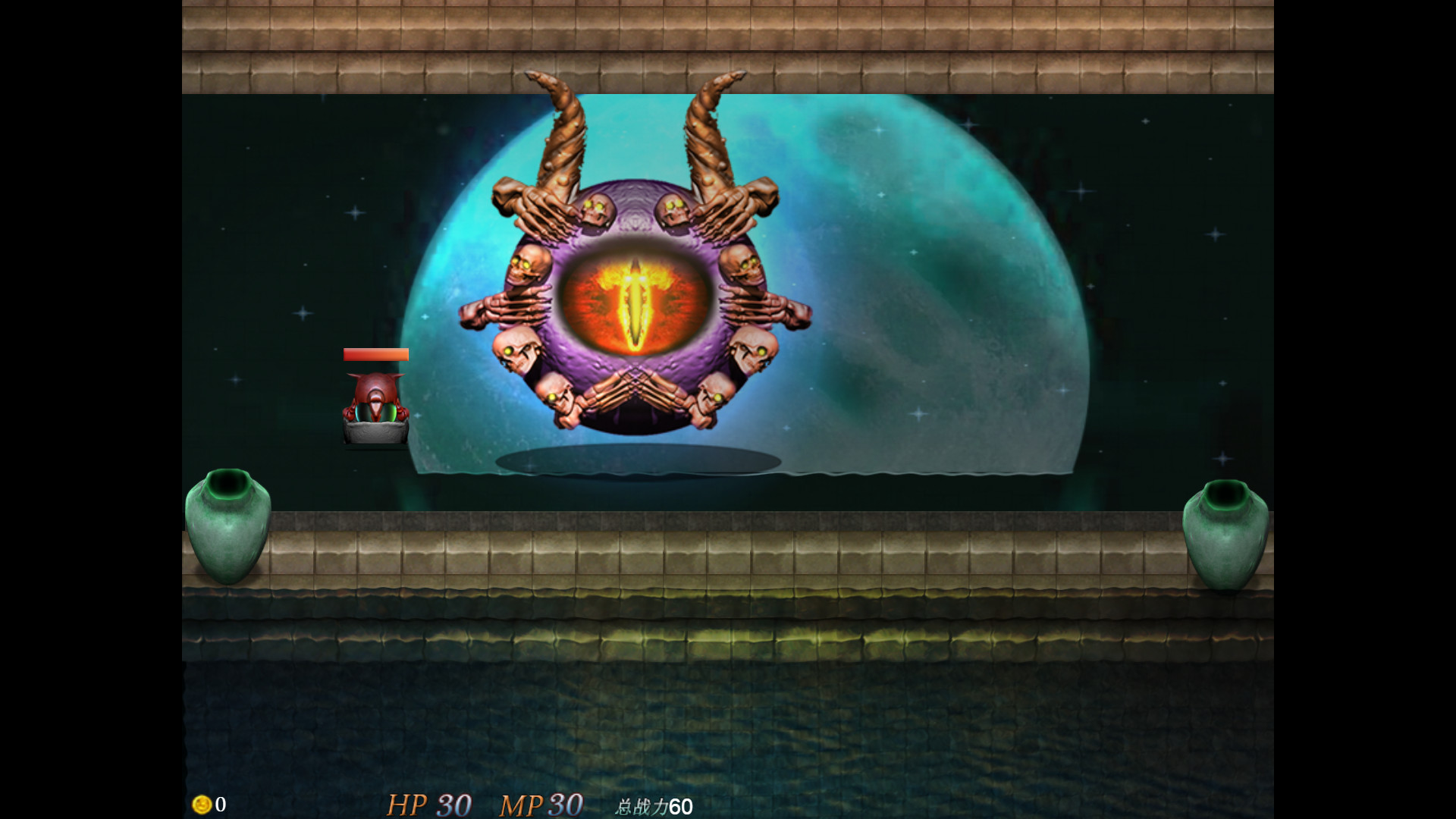
Task: Click the gold coin currency icon
Action: pos(201,805)
